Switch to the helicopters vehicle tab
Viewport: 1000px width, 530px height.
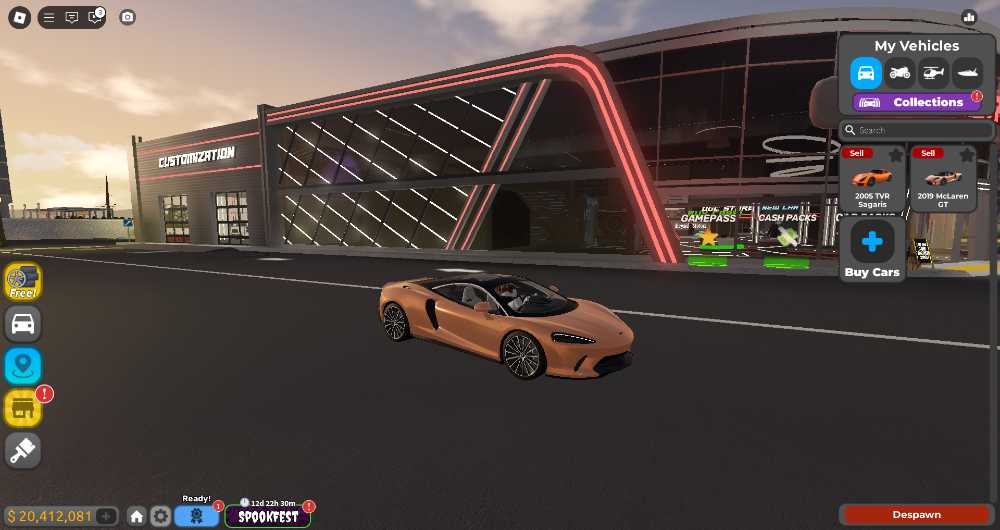pos(933,73)
